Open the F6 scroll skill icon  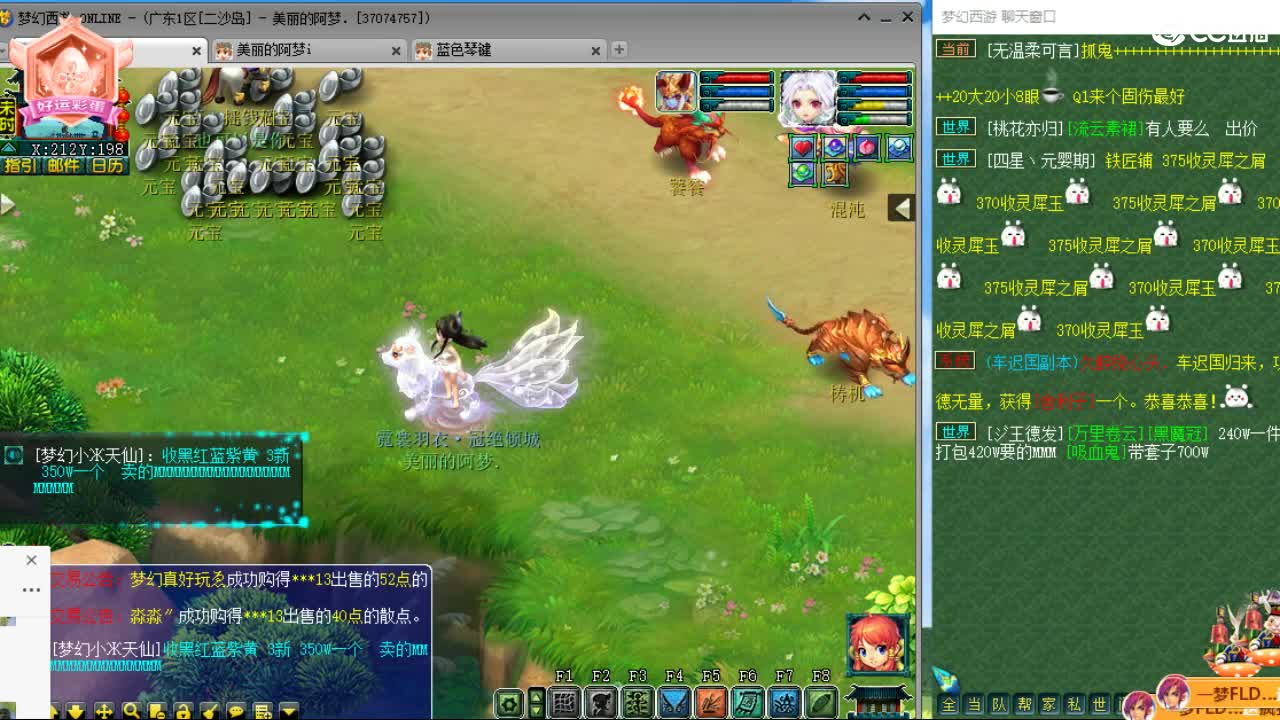[x=748, y=700]
